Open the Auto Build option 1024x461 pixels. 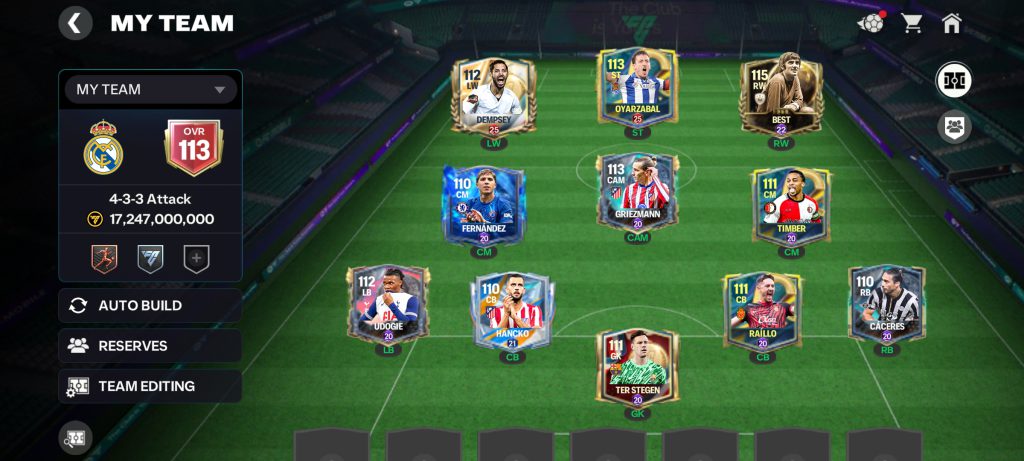pyautogui.click(x=150, y=306)
